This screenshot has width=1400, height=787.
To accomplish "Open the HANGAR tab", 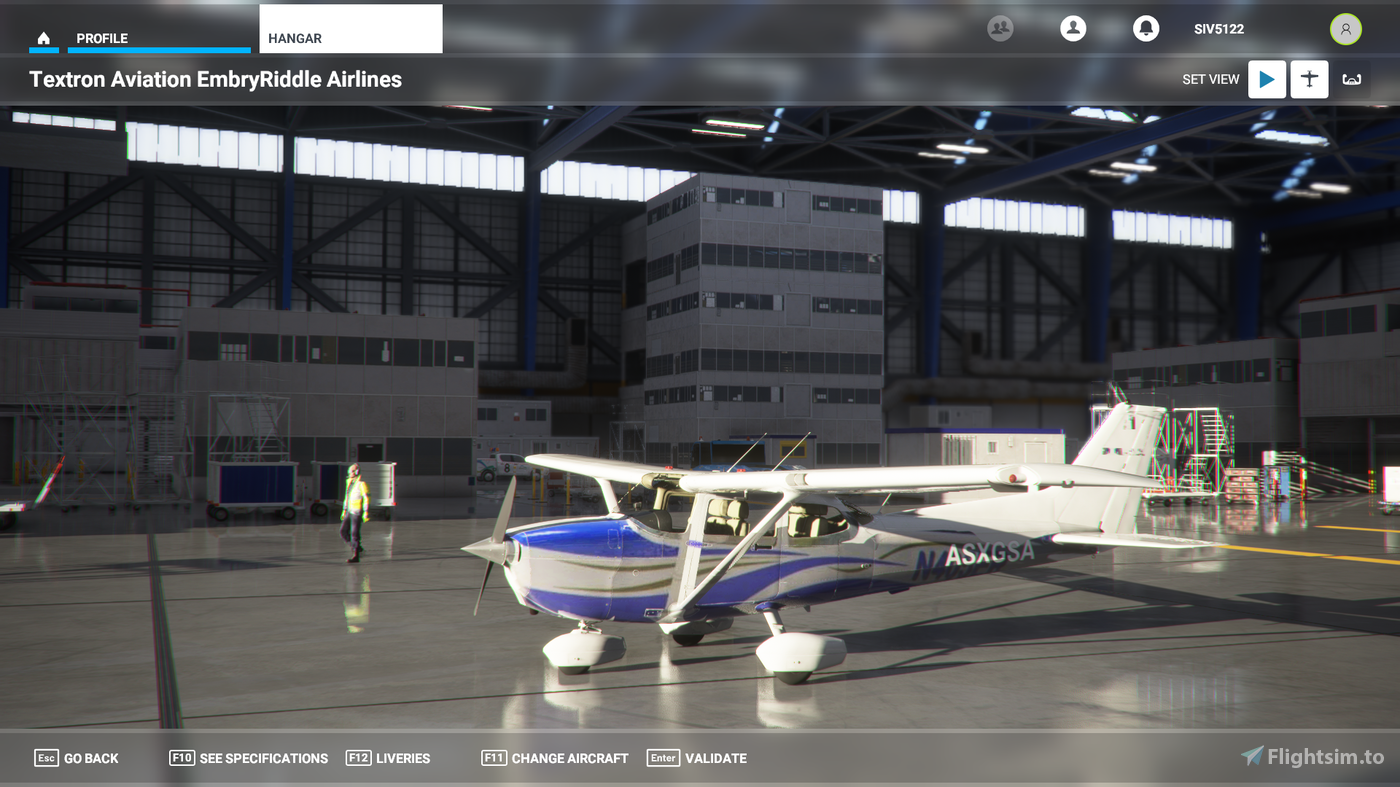I will tap(294, 37).
